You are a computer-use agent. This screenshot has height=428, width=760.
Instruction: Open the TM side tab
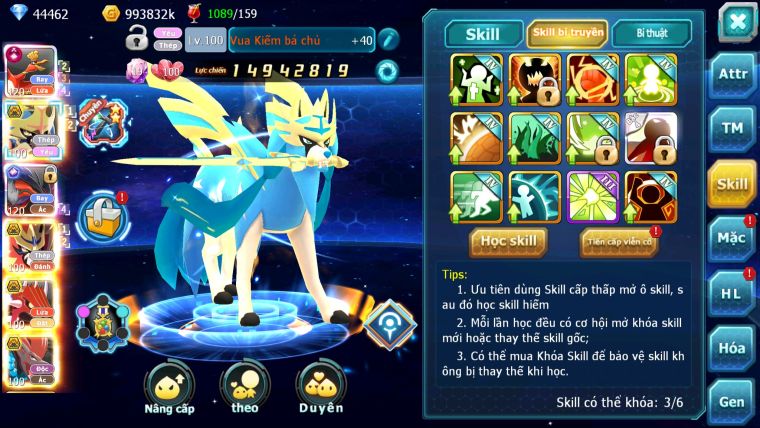[x=731, y=129]
